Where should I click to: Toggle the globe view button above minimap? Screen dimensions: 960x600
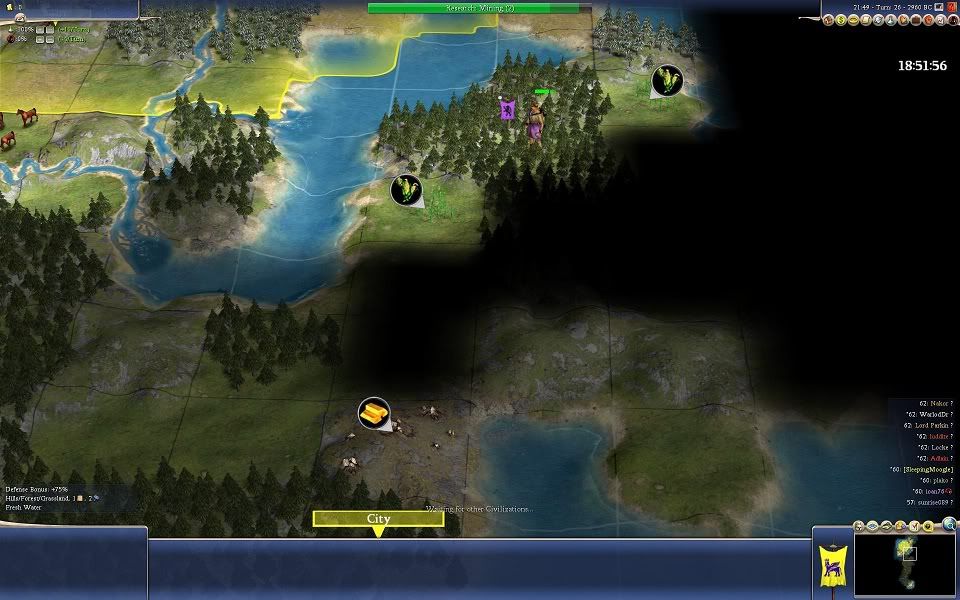[949, 524]
